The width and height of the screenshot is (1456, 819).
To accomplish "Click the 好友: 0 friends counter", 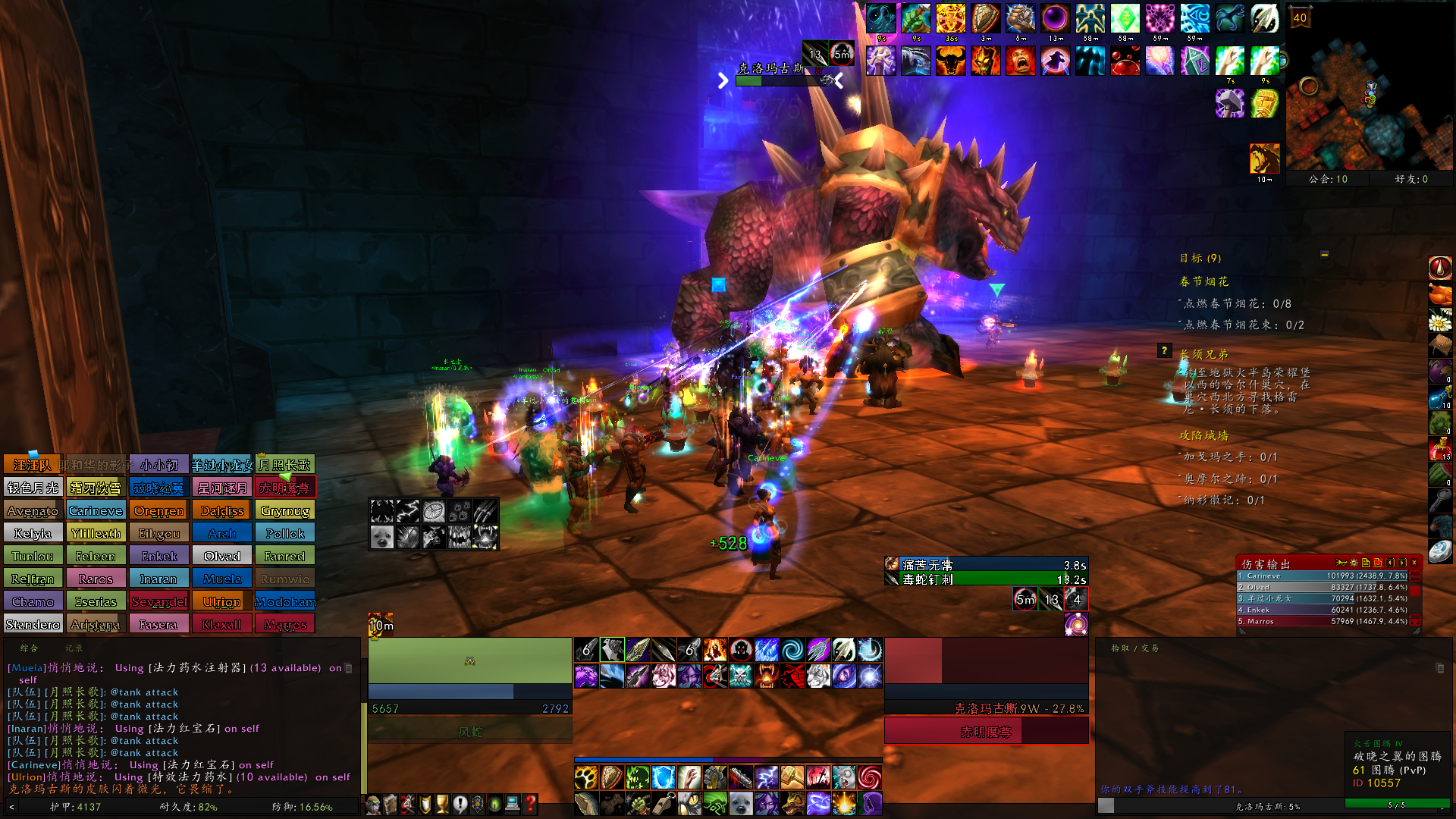I will [x=1411, y=178].
